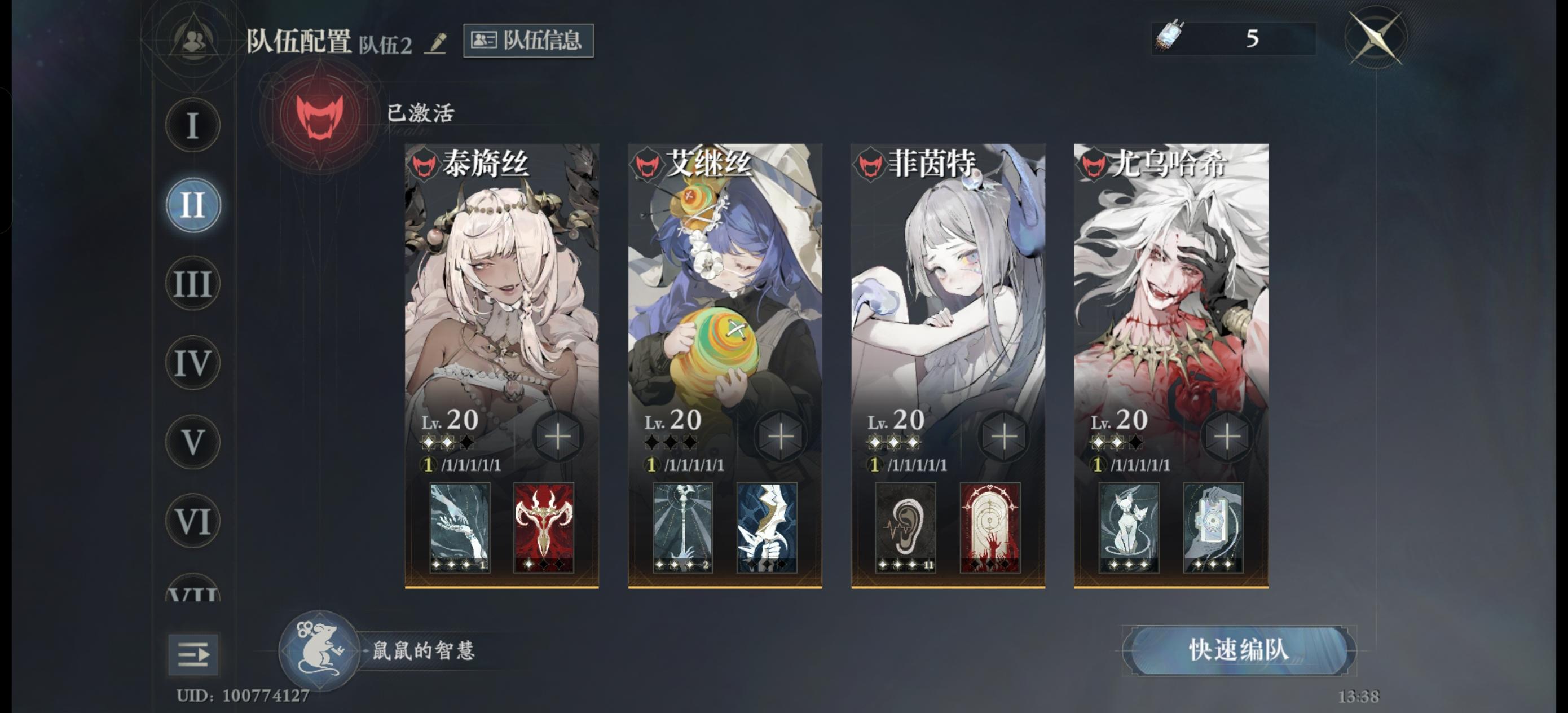Select team slot IV tab
Viewport: 1568px width, 713px height.
(x=192, y=362)
